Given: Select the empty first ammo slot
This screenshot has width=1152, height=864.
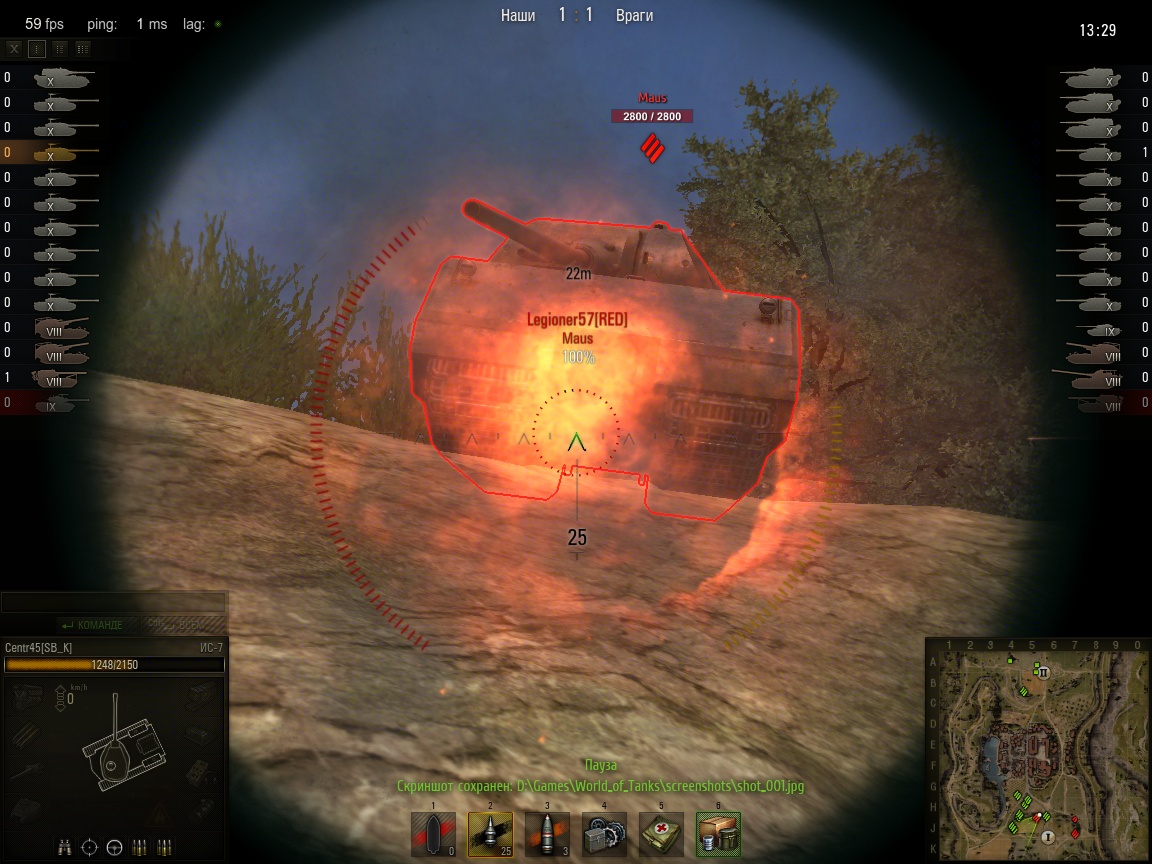Looking at the screenshot, I should [433, 834].
